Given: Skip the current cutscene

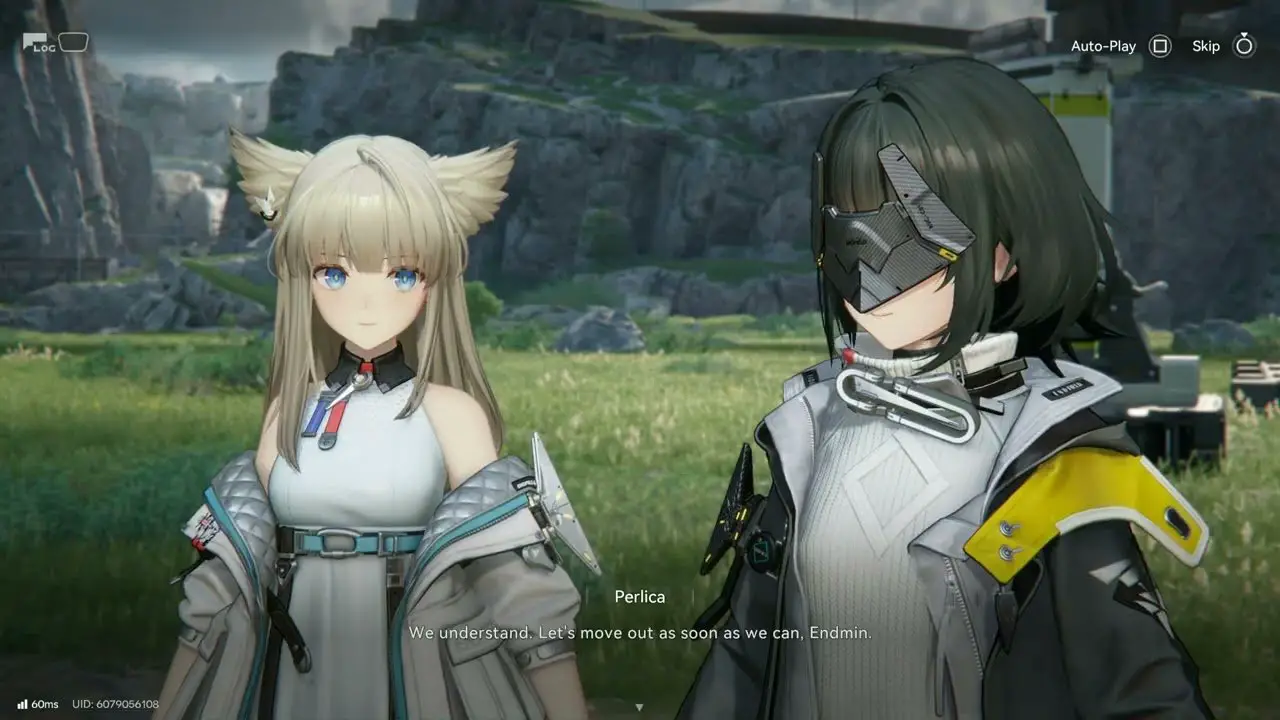Looking at the screenshot, I should (1243, 46).
